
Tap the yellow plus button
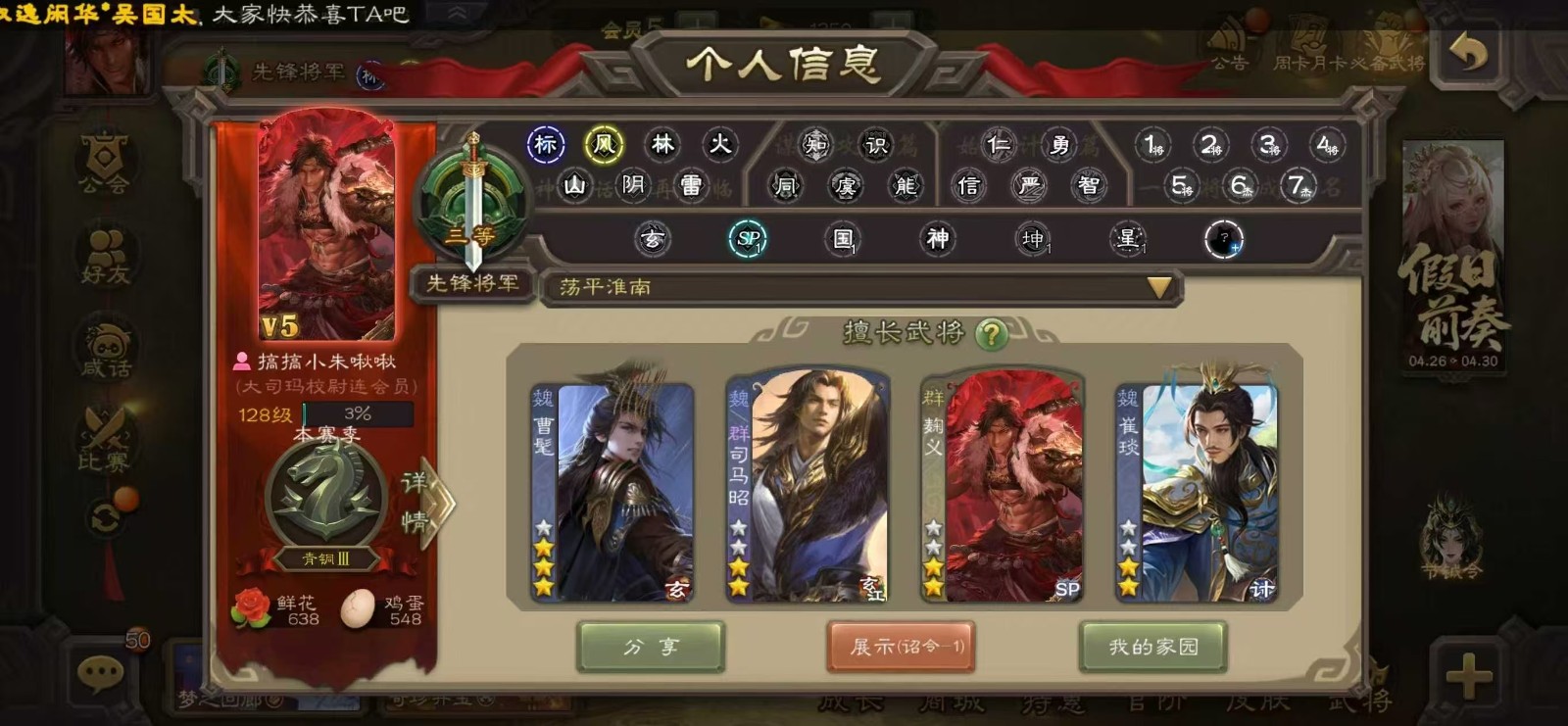tap(1467, 675)
